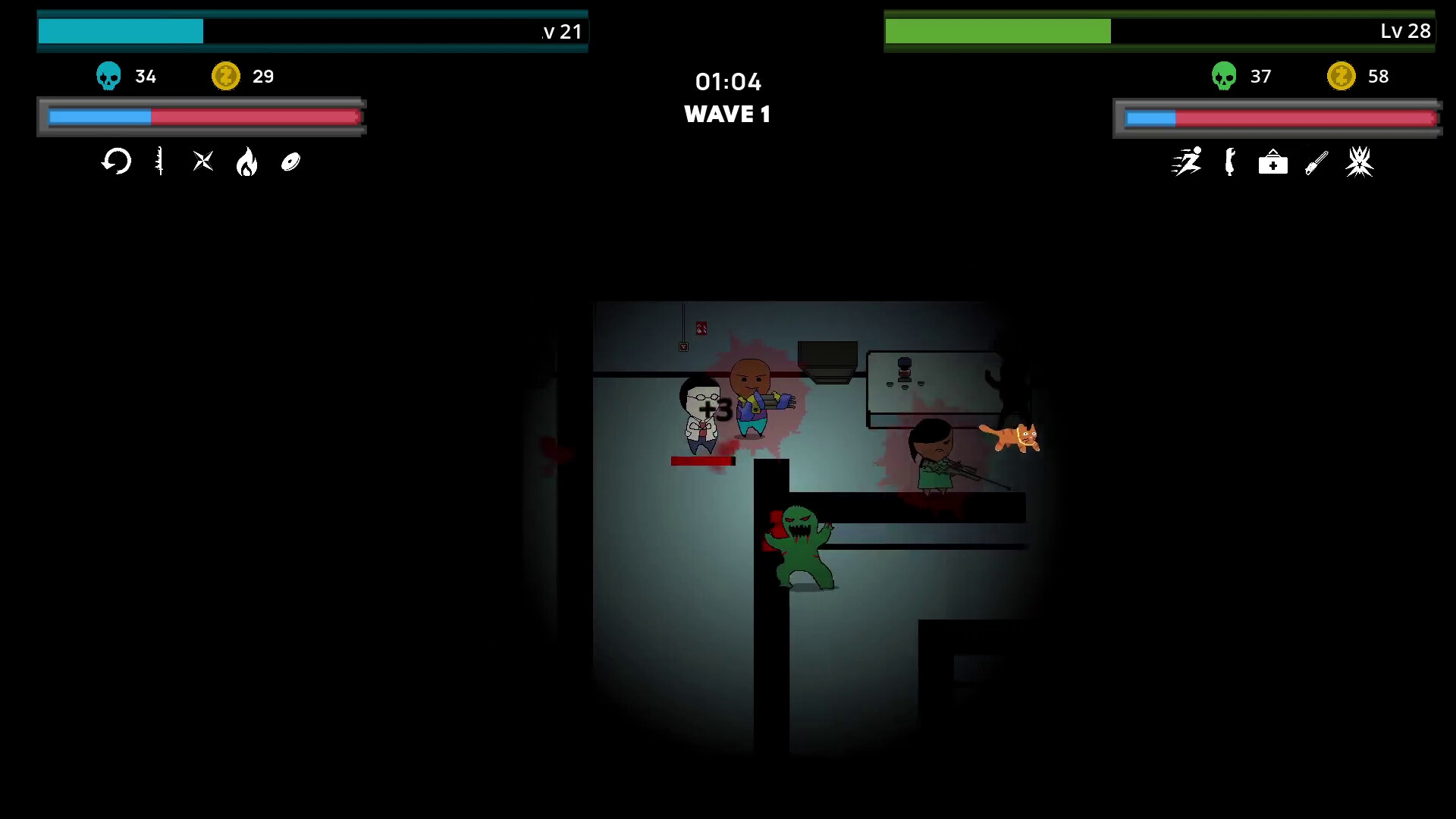
Task: Select the shuriken weapon icon
Action: tap(202, 162)
